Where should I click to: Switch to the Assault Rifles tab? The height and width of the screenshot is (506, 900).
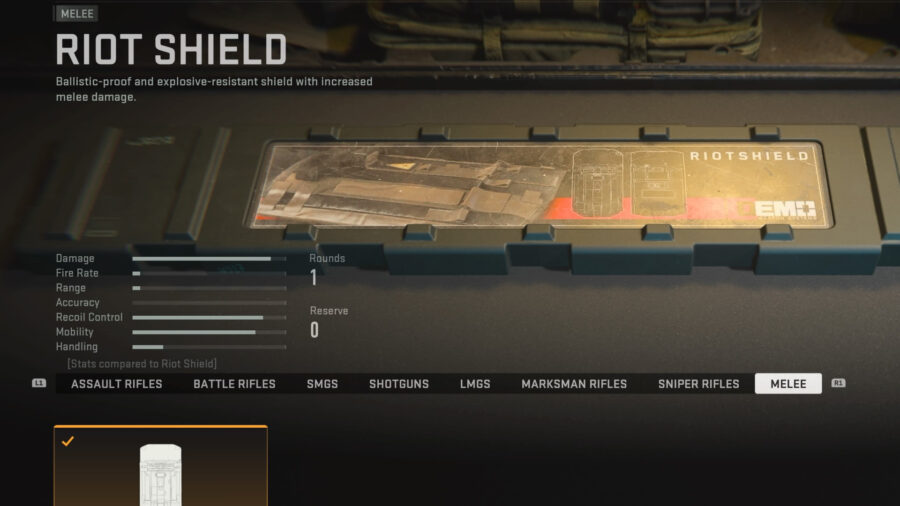click(116, 384)
